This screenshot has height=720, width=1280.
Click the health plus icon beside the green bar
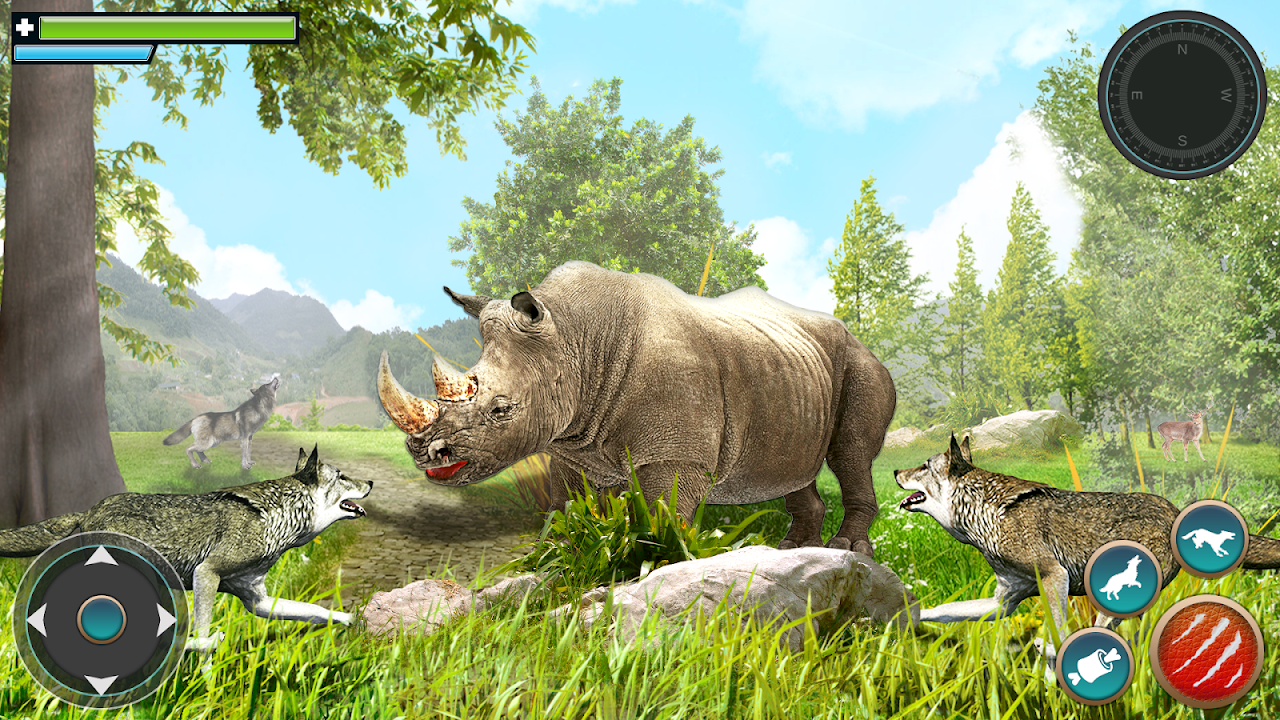point(25,27)
